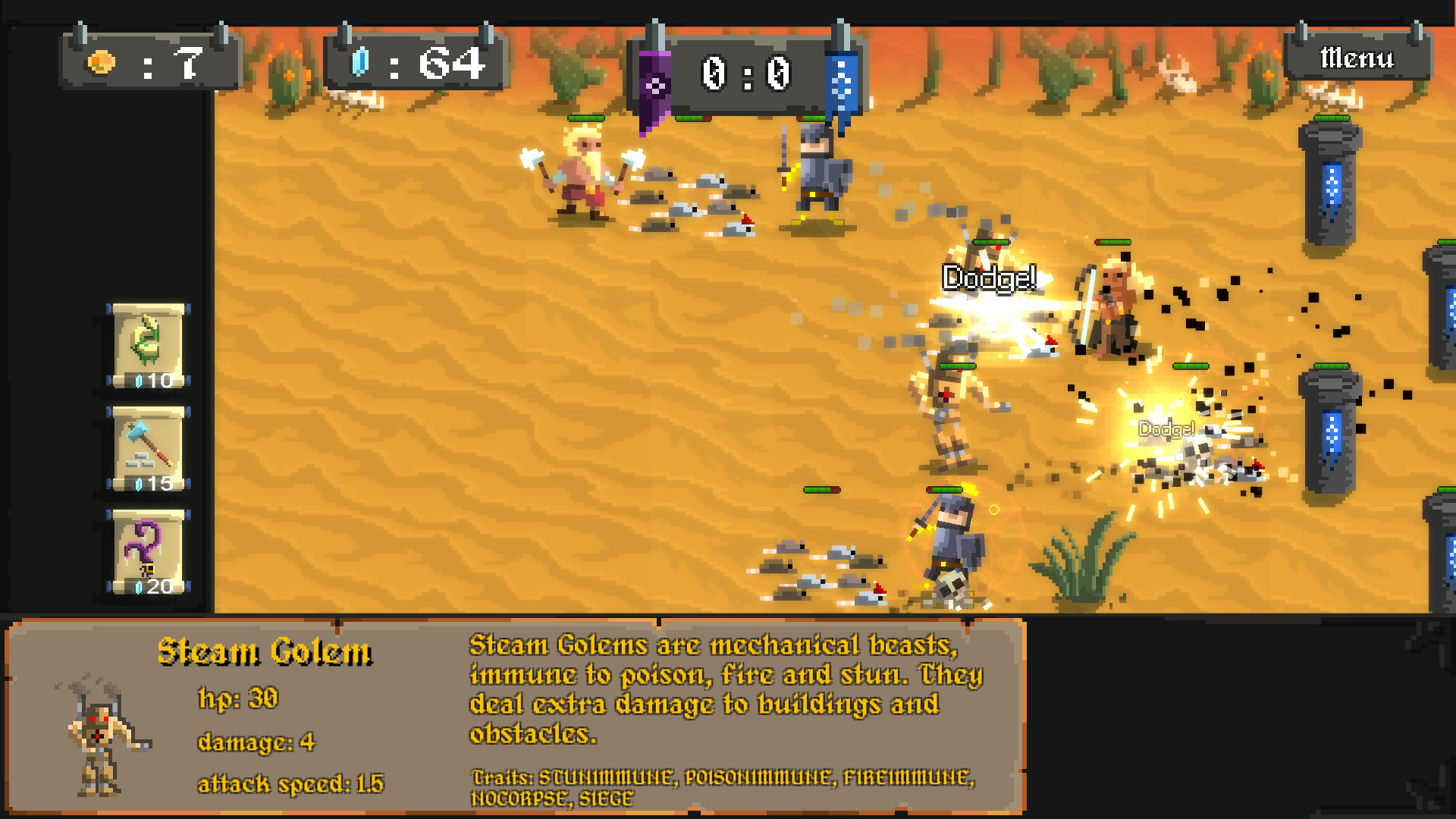Click the purple team flag on the scoreboard

pyautogui.click(x=654, y=83)
